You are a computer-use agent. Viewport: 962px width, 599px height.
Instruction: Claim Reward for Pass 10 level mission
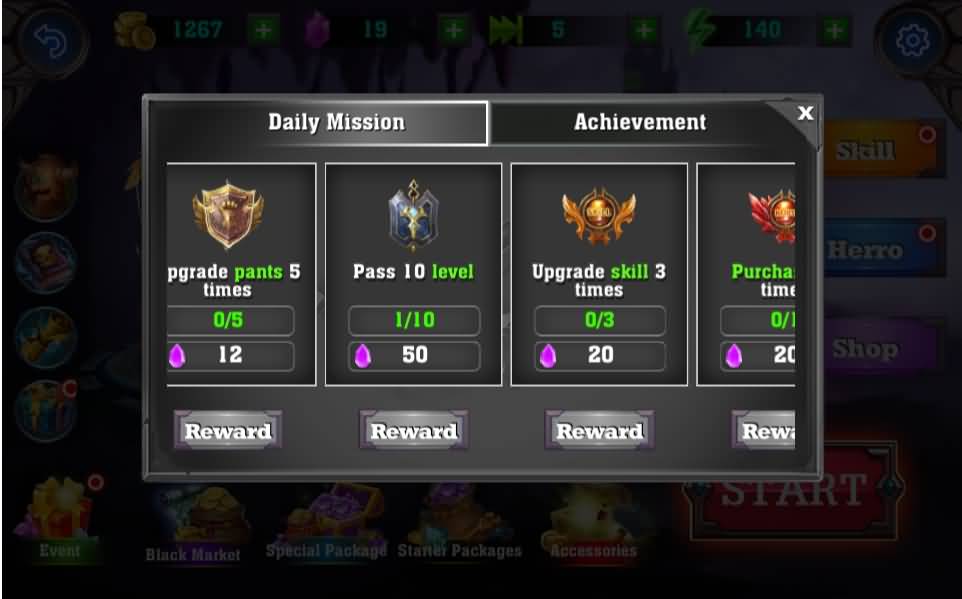point(413,431)
